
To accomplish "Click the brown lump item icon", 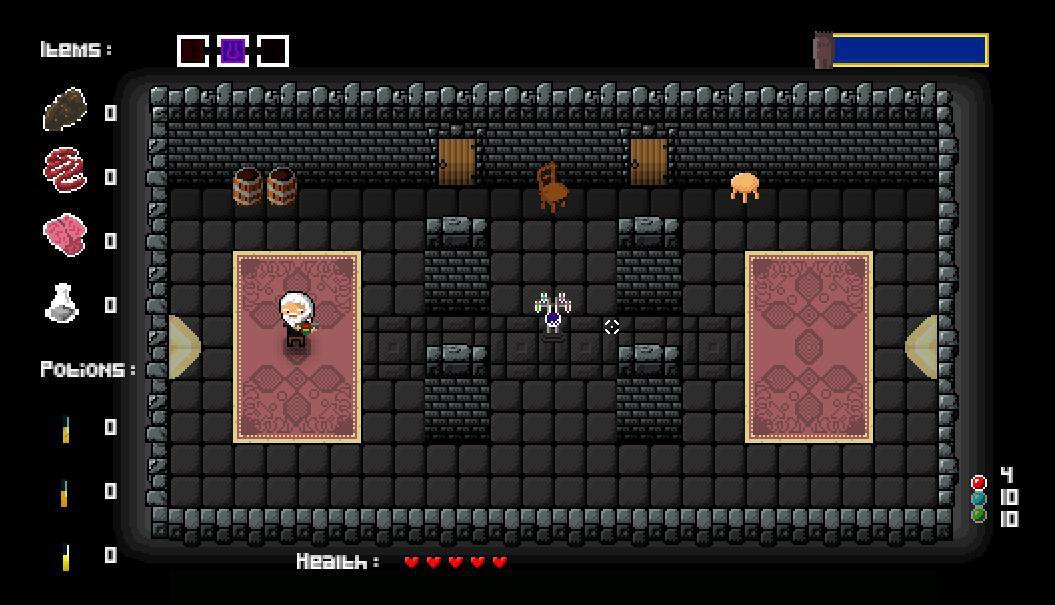I will (x=65, y=110).
